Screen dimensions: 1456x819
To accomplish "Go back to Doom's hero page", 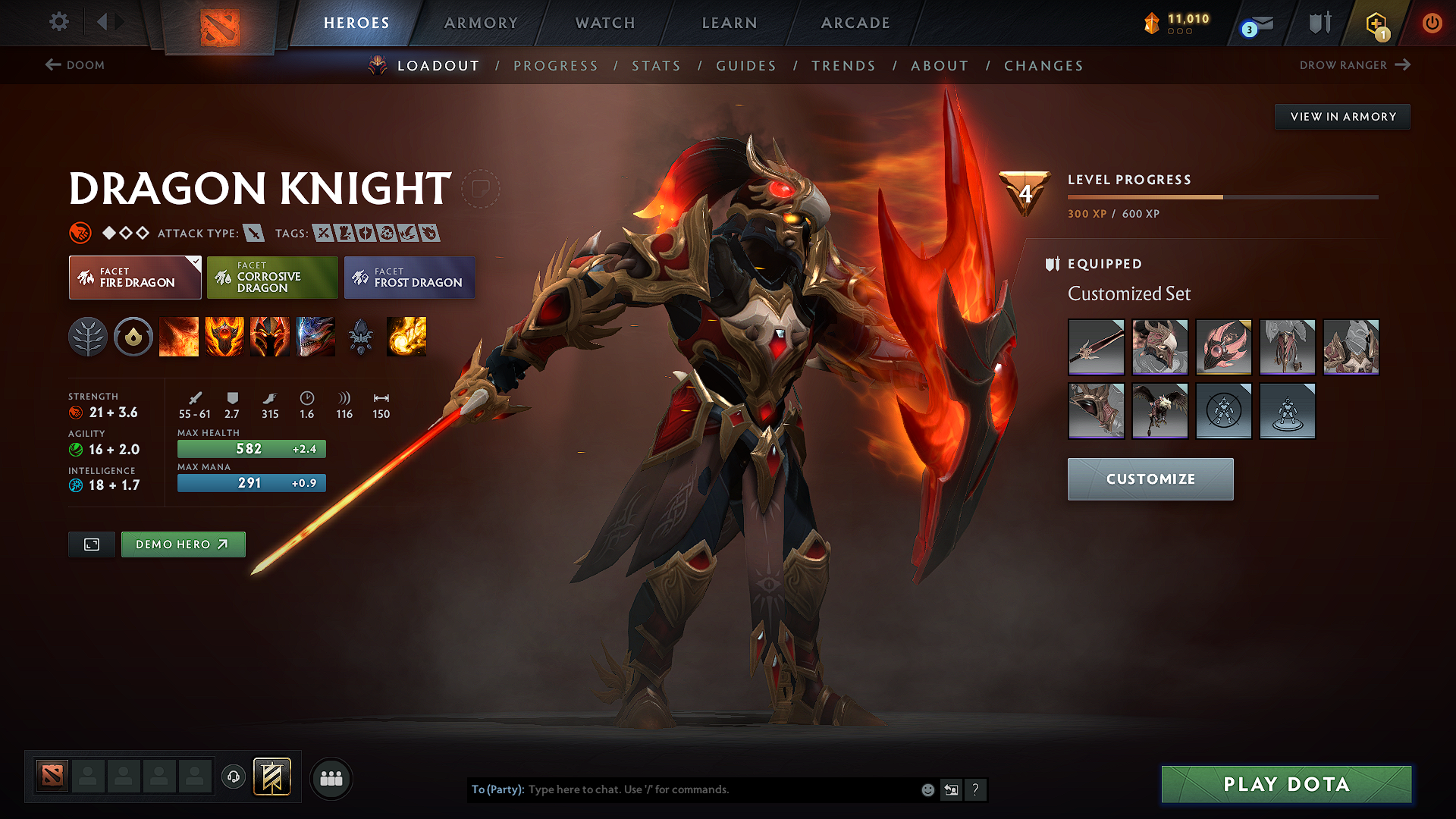I will tap(75, 65).
